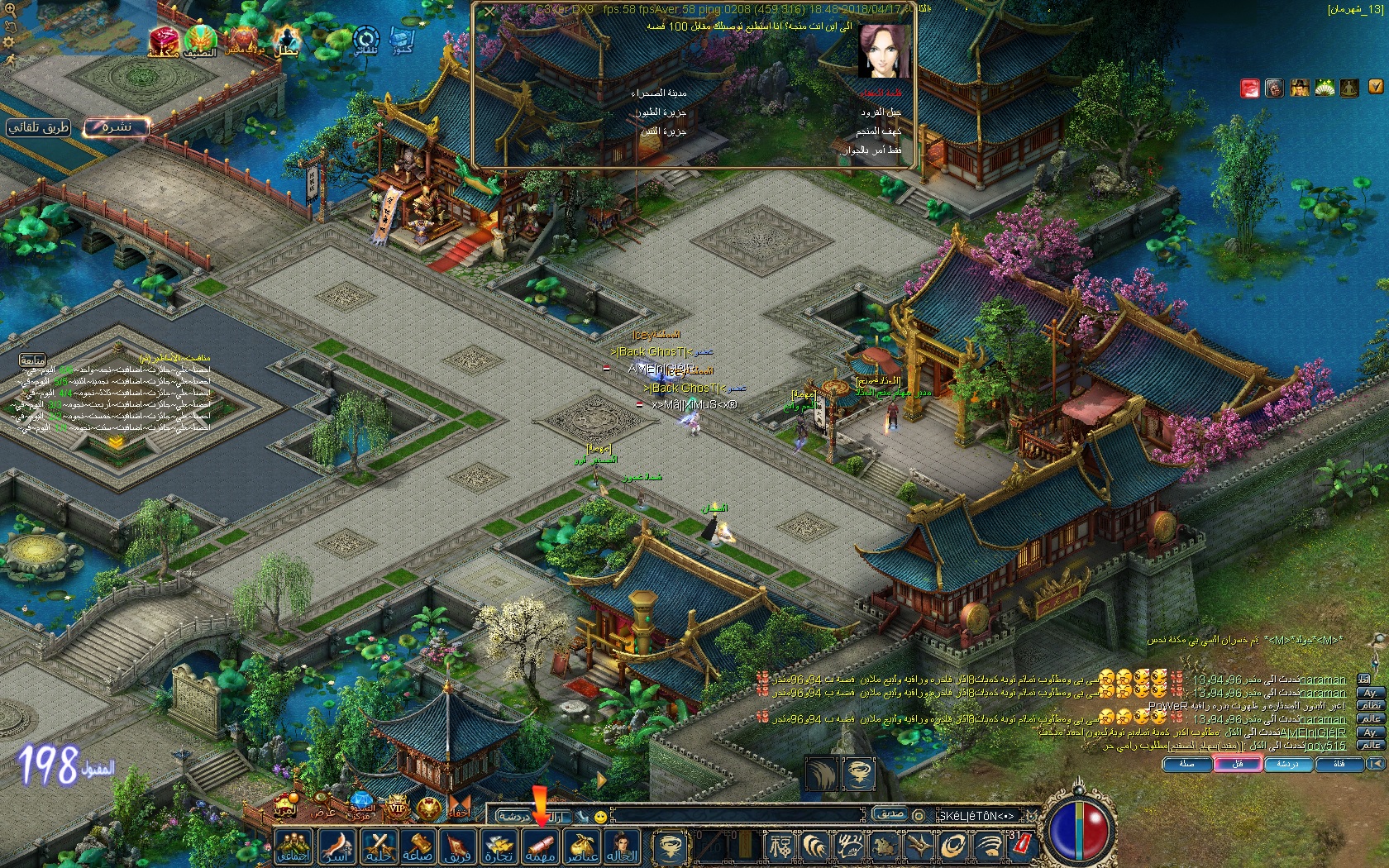
Task: Select the 'جزيرة الطيور' travel option
Action: point(661,112)
